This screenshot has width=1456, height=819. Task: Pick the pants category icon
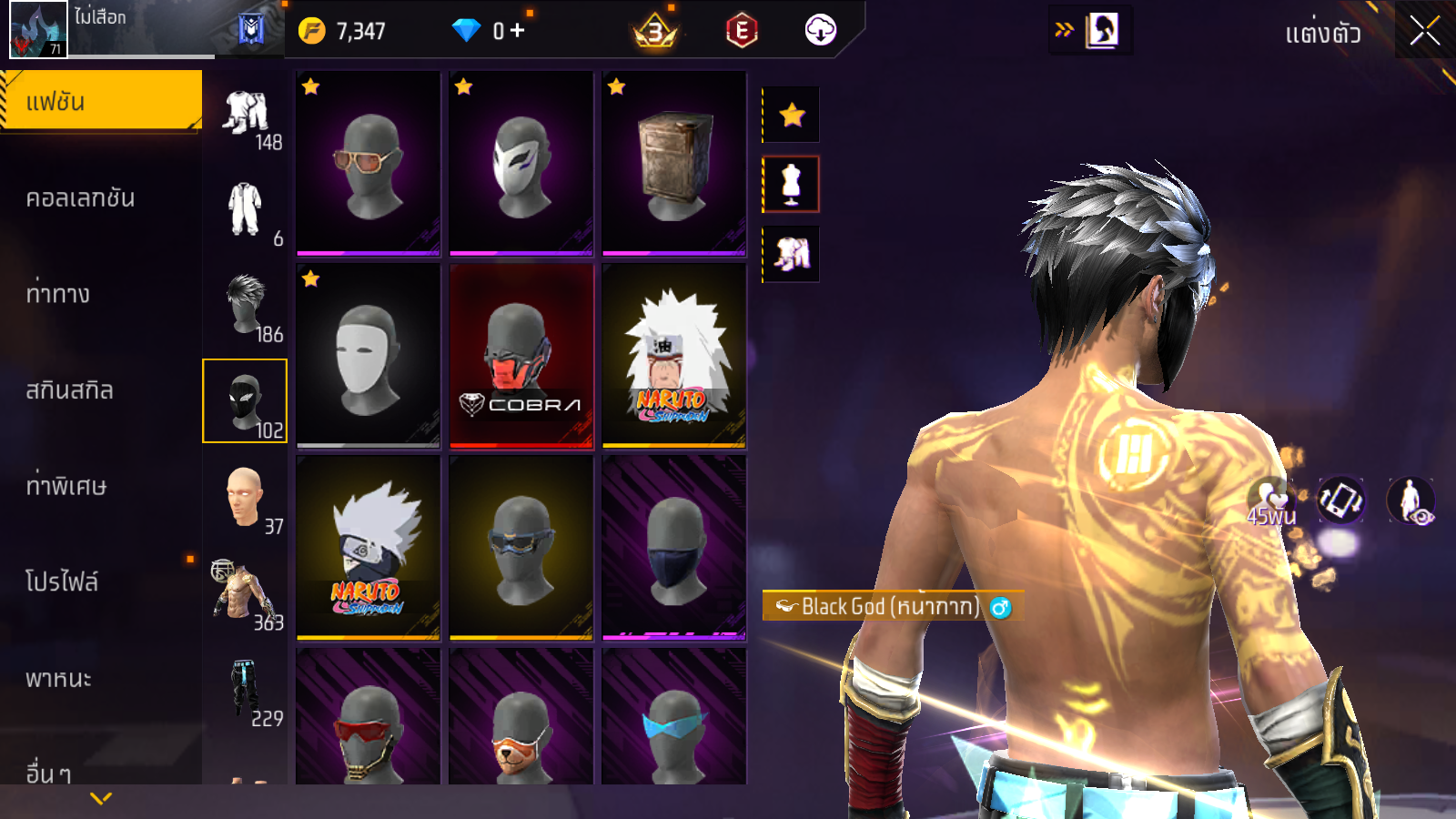pos(244,689)
